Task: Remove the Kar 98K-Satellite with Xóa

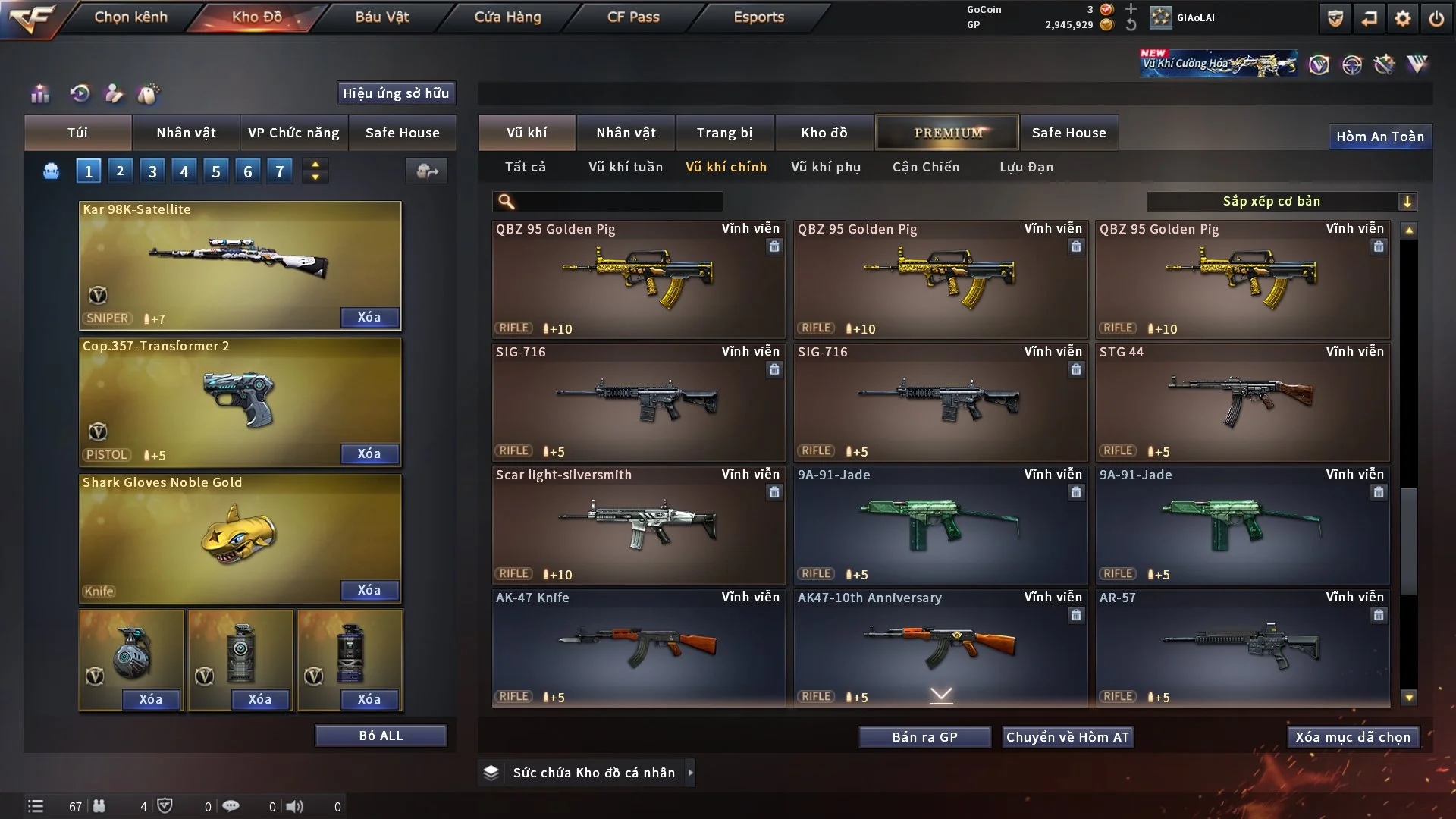Action: point(369,317)
